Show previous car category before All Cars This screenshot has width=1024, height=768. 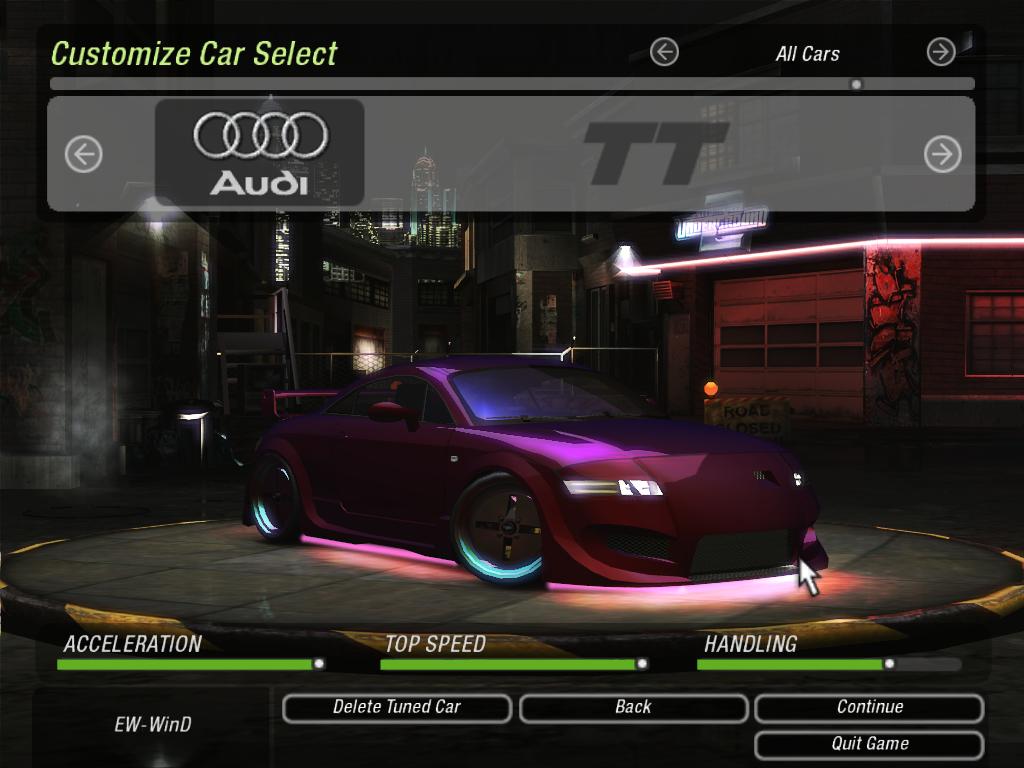[664, 52]
